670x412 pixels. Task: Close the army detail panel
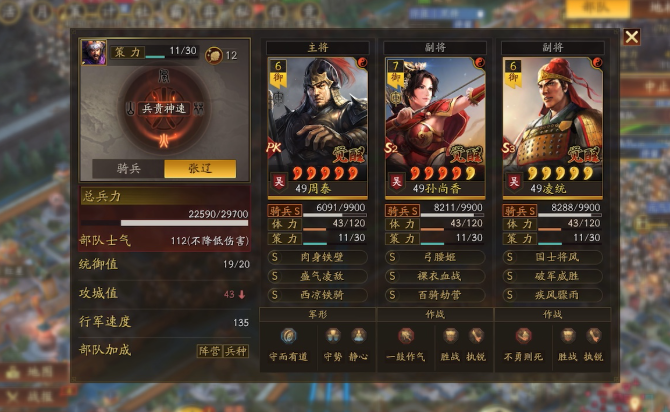point(632,37)
